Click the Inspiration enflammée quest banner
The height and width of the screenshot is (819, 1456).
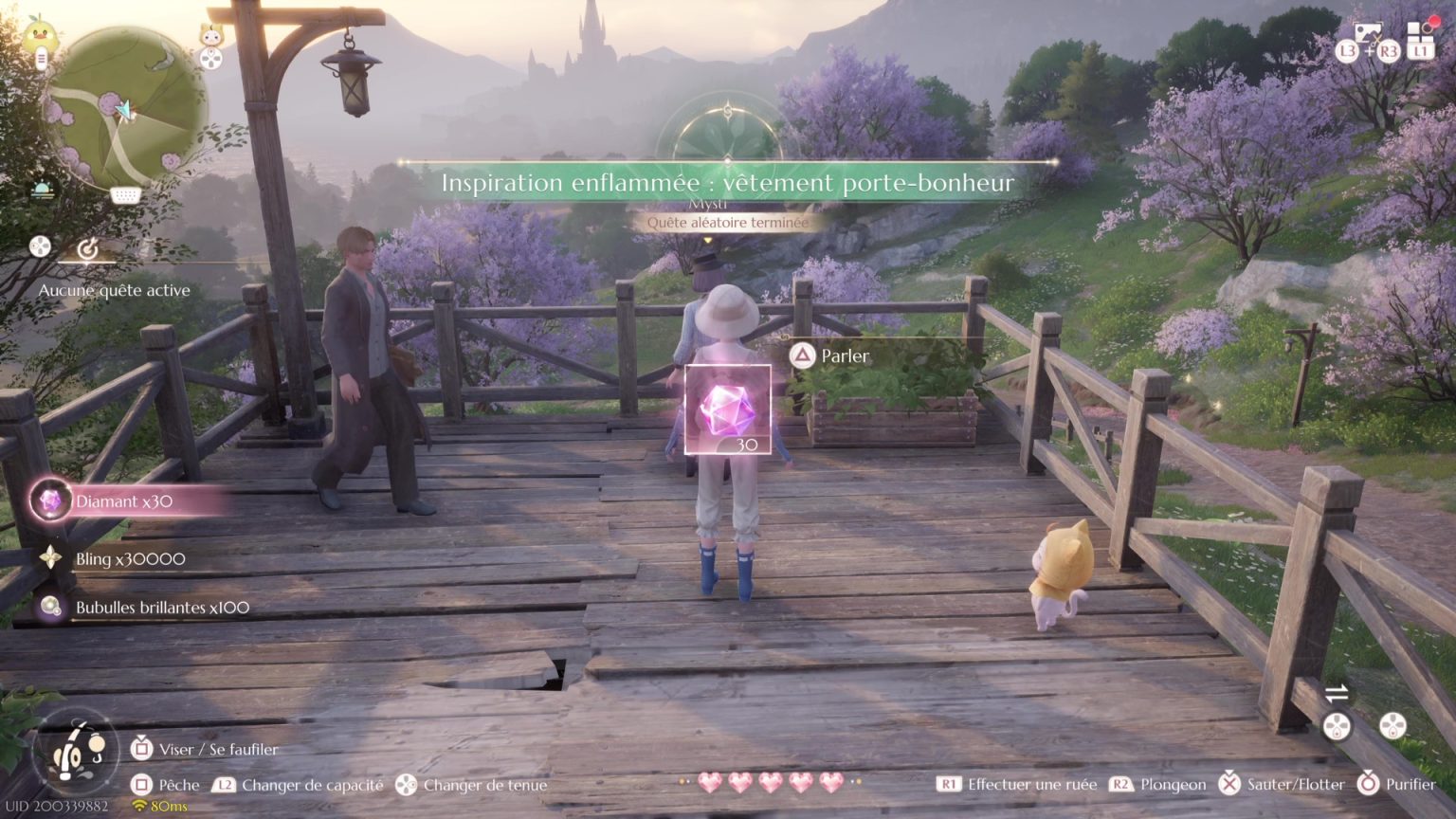click(x=728, y=183)
